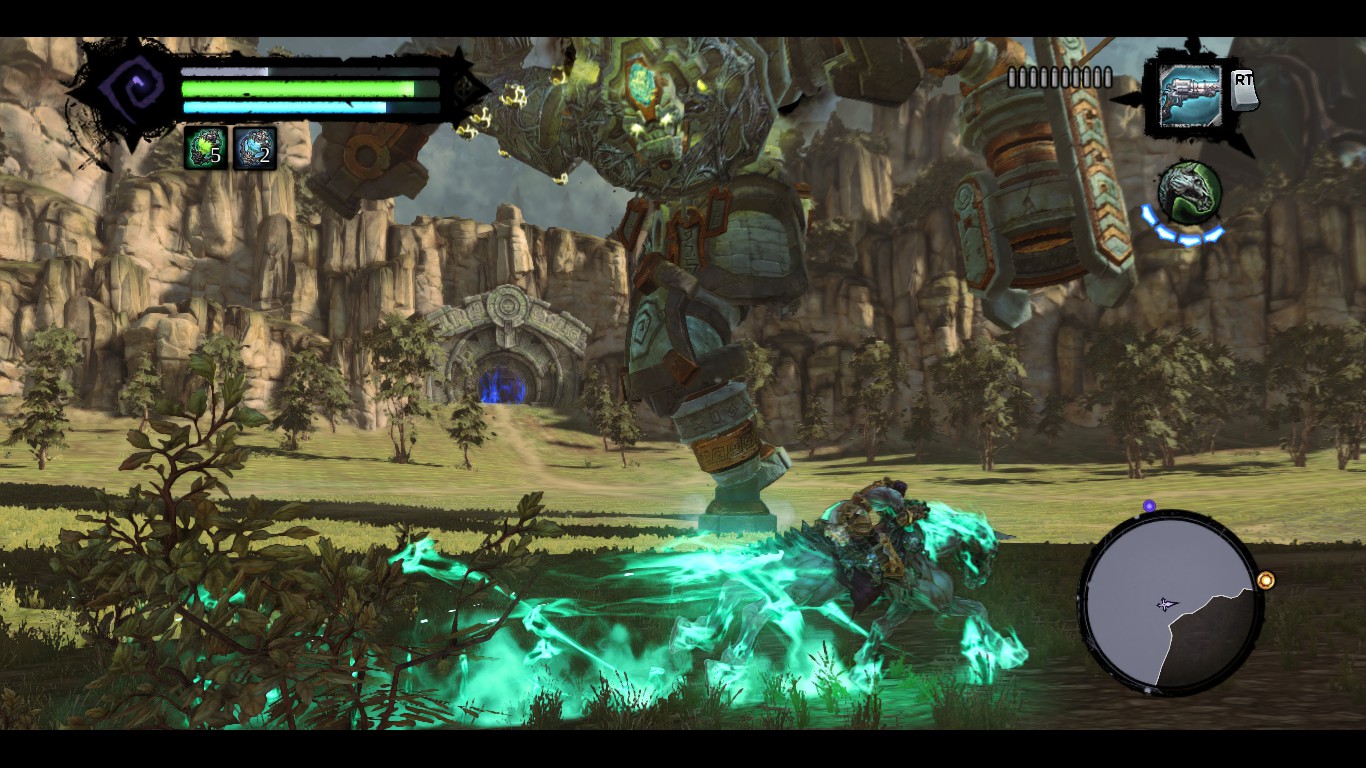Viewport: 1366px width, 768px height.
Task: Select the blue wrath potion slot
Action: (x=254, y=148)
